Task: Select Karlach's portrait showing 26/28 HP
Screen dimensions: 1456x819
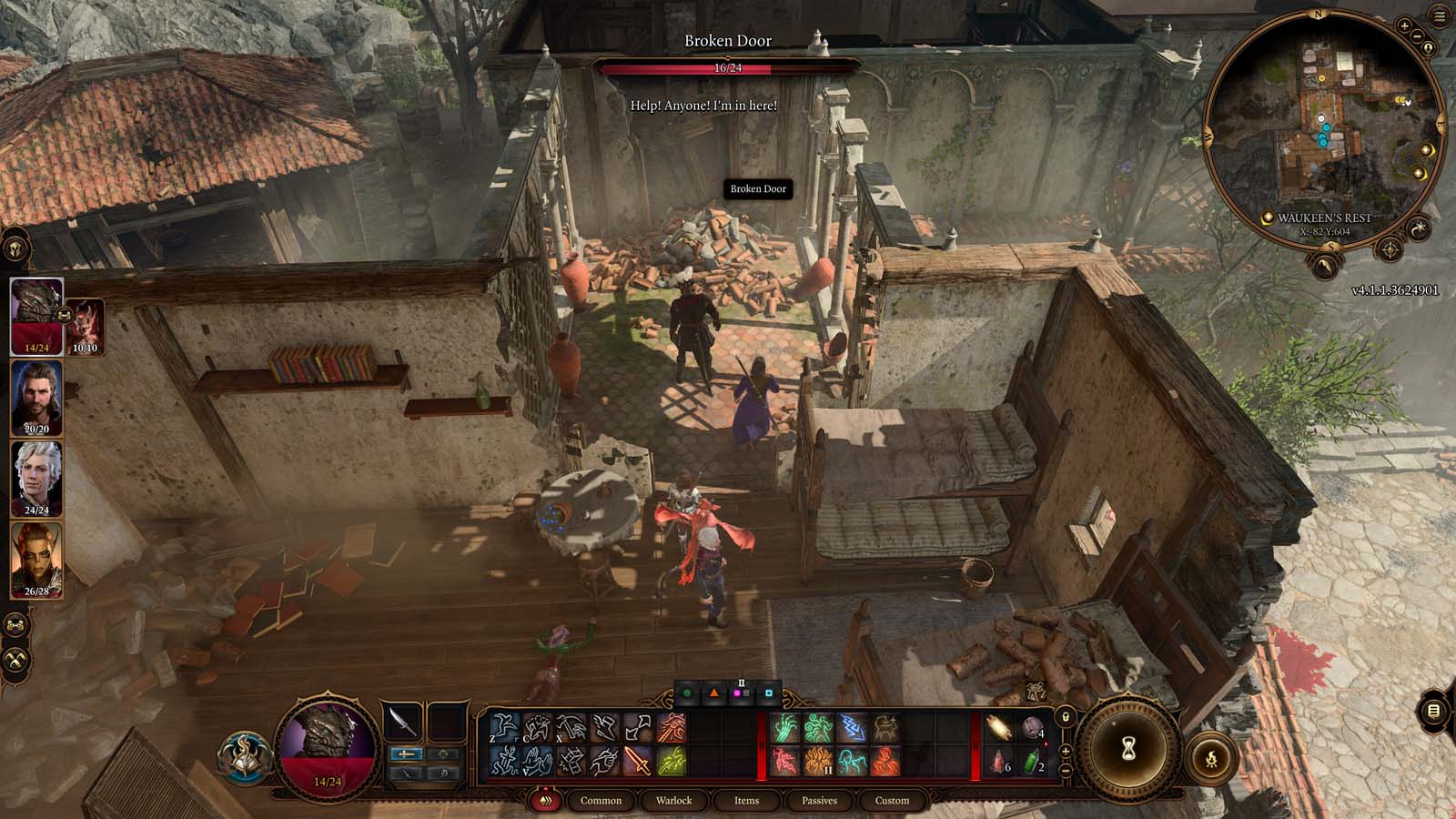Action: click(34, 560)
